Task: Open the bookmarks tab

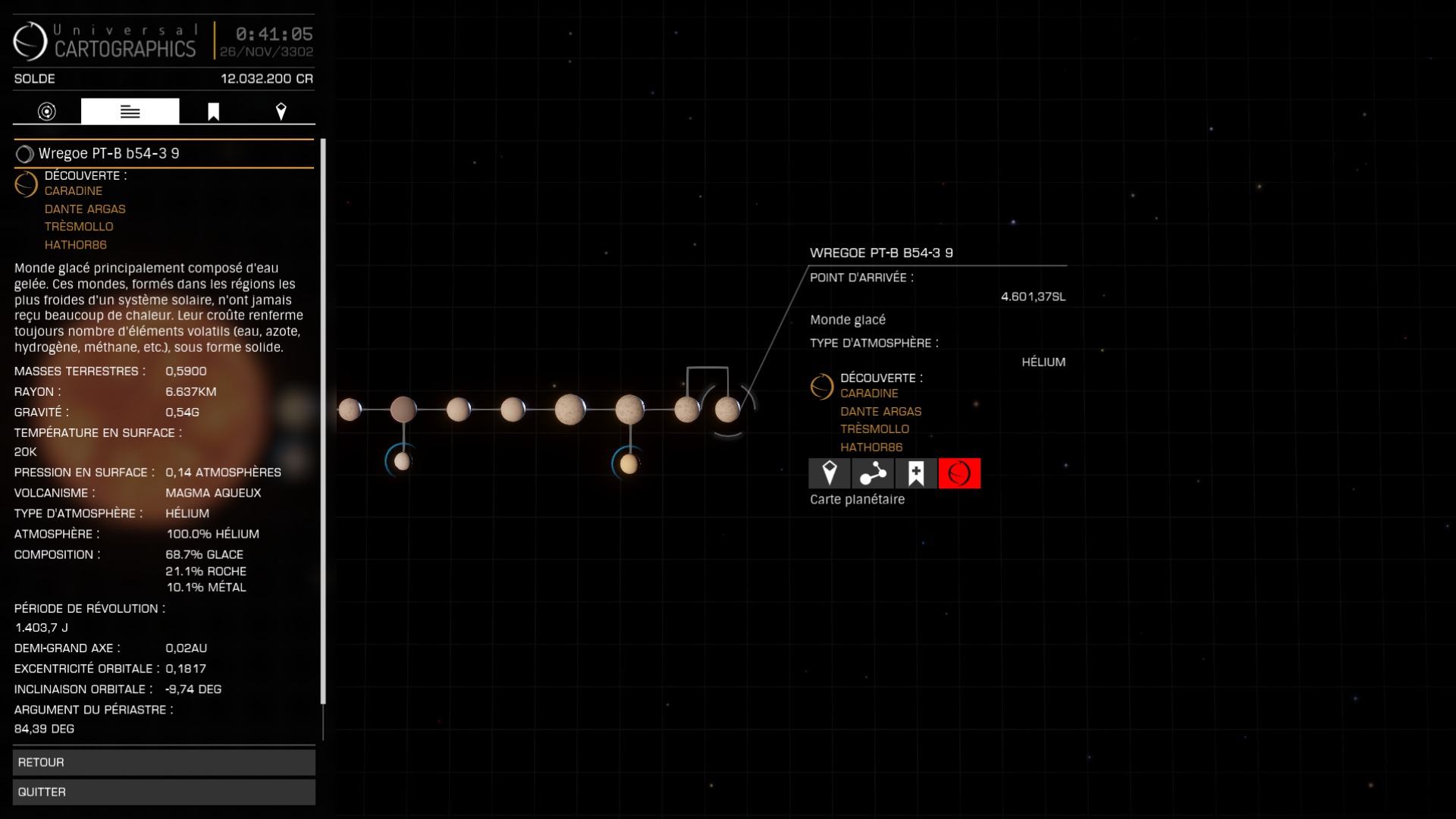Action: pyautogui.click(x=213, y=111)
